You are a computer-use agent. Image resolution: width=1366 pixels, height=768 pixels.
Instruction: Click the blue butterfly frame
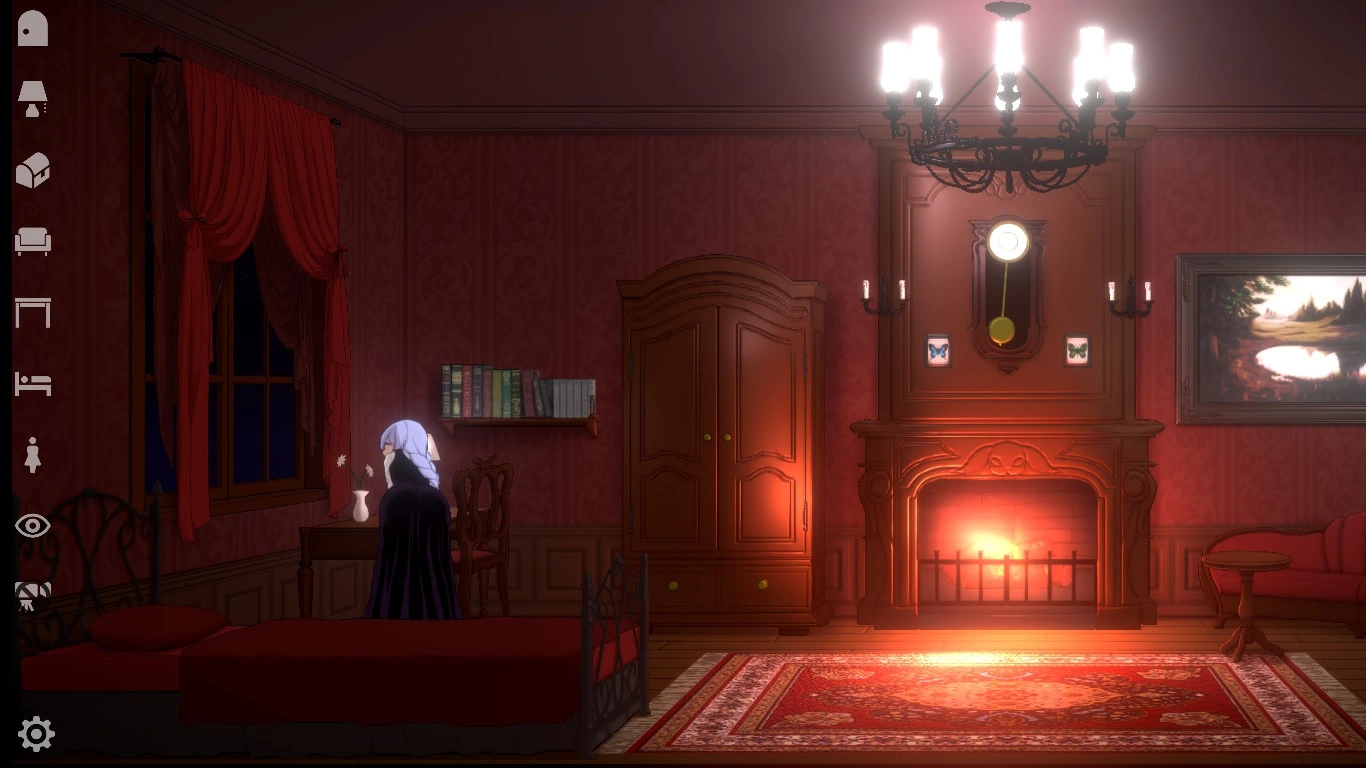[940, 352]
